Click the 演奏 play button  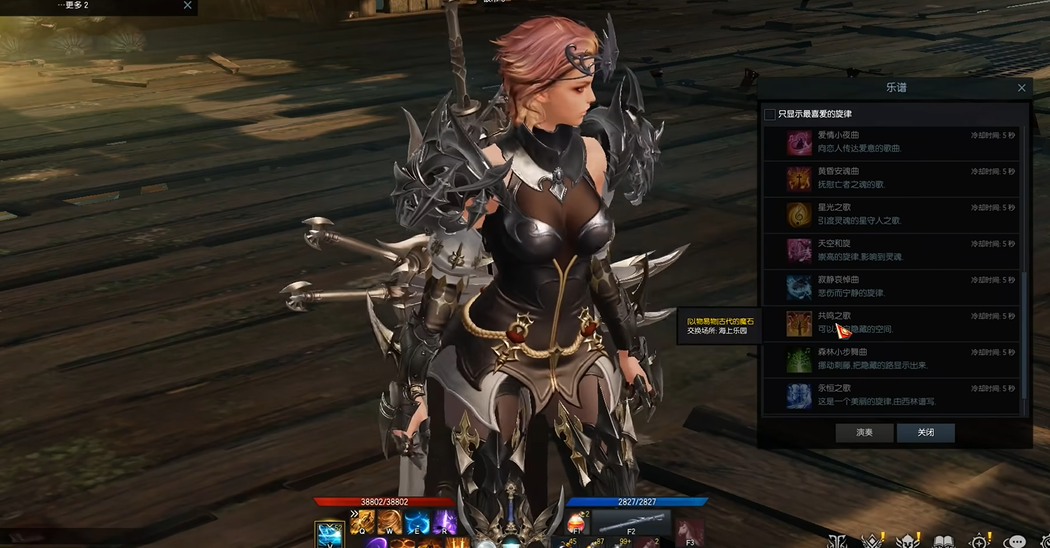(864, 433)
